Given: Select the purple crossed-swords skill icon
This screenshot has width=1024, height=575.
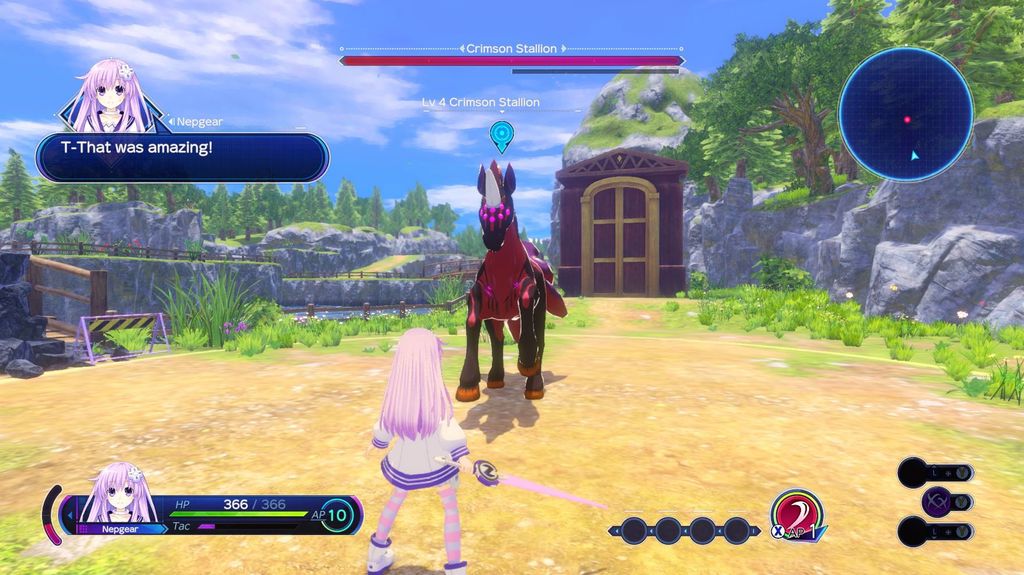Looking at the screenshot, I should pos(939,502).
